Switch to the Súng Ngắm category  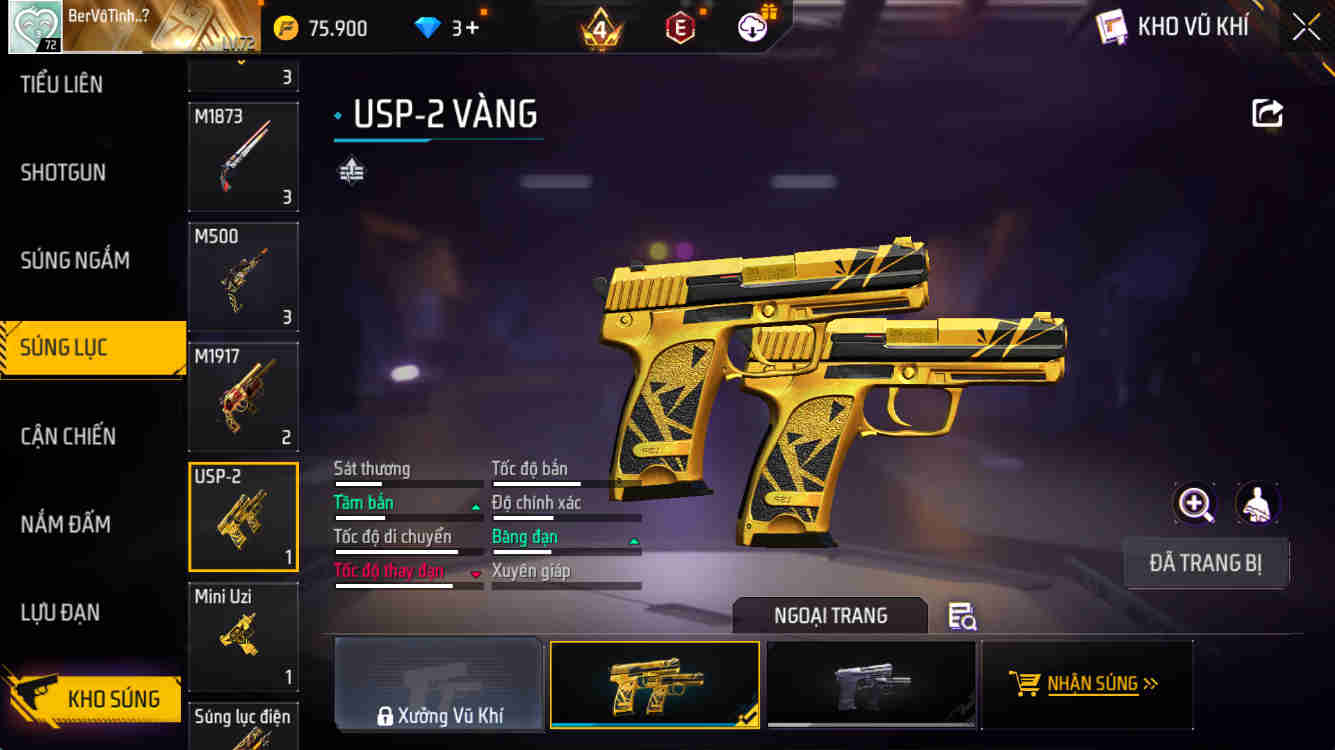[x=75, y=260]
